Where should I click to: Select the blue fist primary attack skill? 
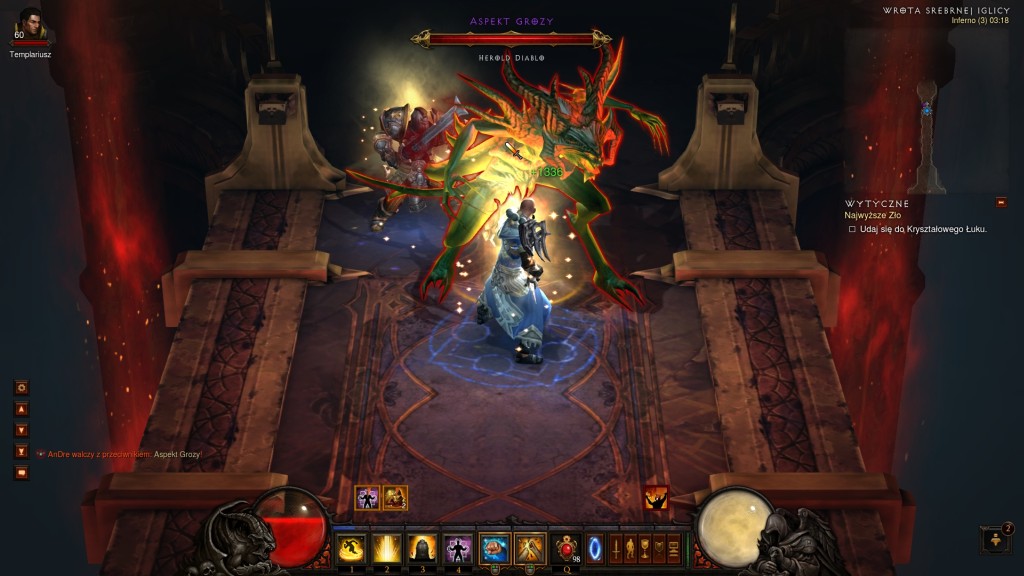[x=494, y=548]
